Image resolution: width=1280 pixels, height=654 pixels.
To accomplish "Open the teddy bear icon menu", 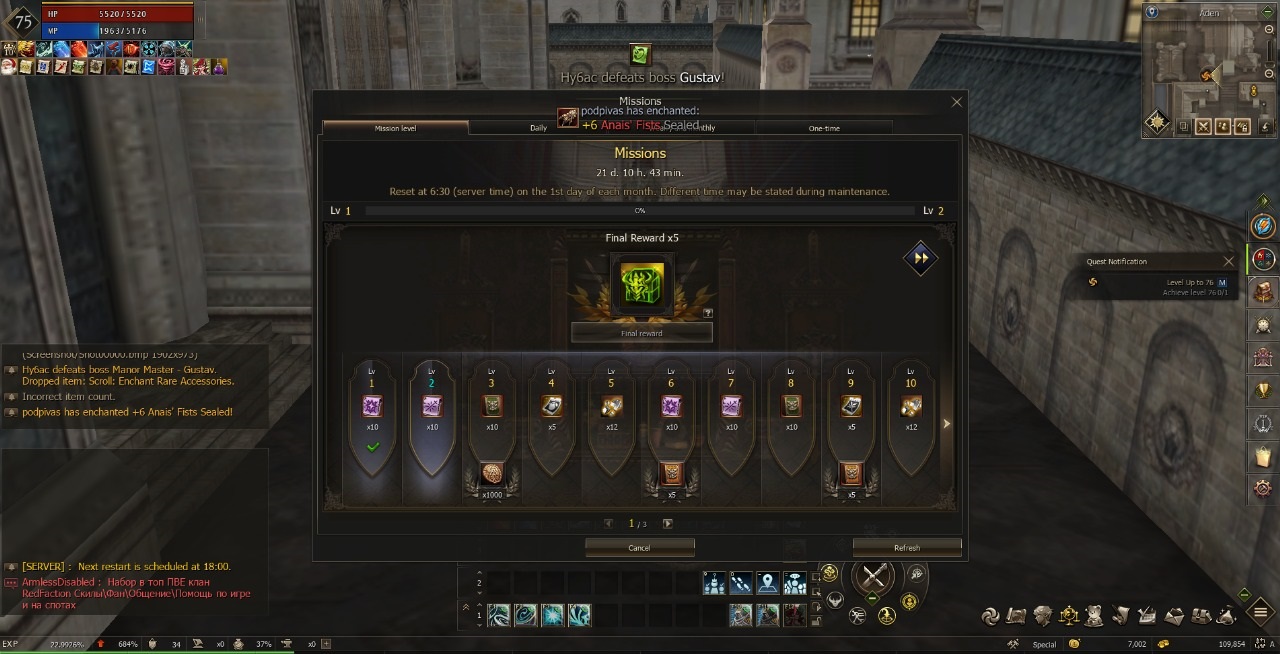I will pyautogui.click(x=1094, y=614).
